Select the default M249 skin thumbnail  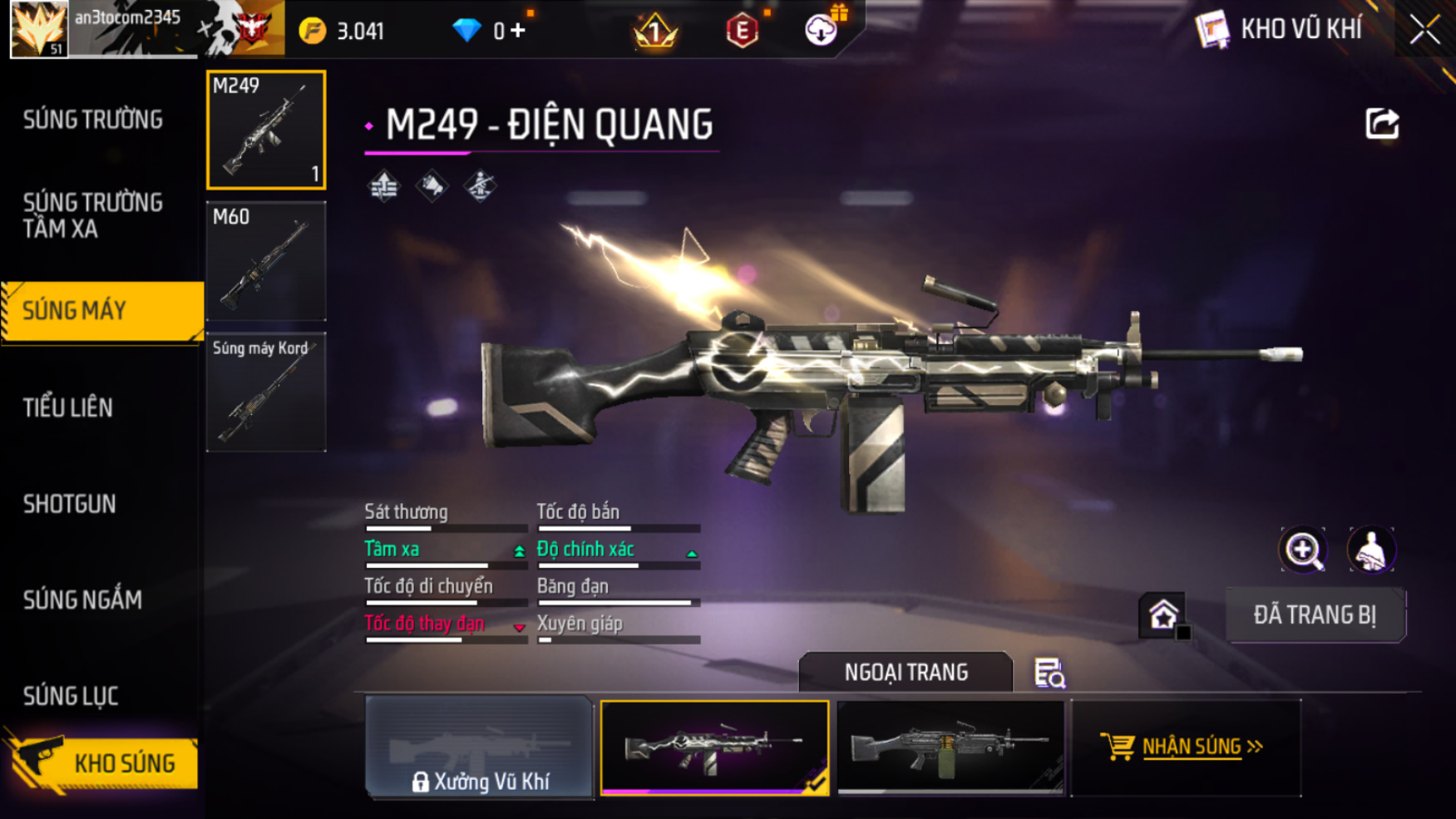950,747
